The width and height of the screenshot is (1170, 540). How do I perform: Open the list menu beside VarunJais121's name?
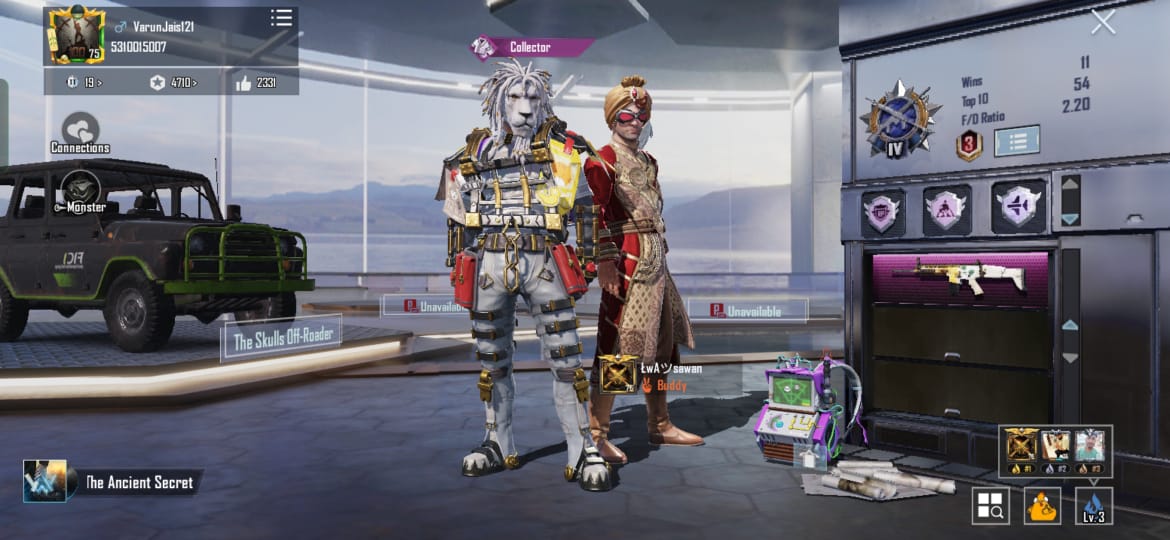(281, 18)
